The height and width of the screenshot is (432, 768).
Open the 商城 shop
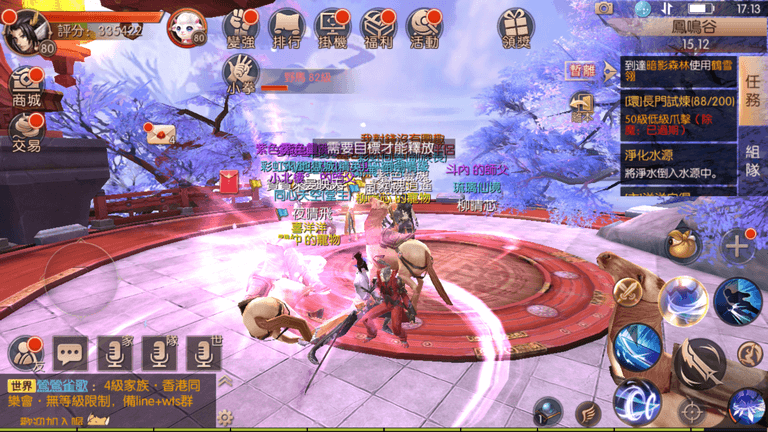(26, 88)
